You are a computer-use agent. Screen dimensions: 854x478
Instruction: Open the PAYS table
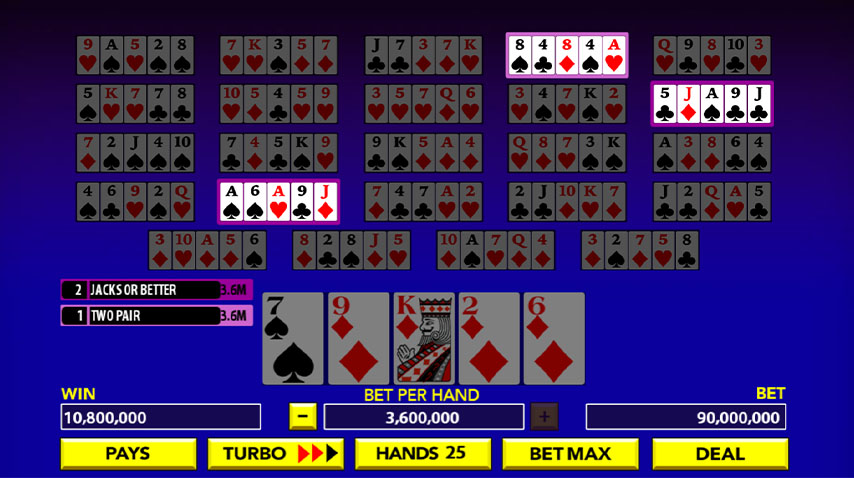point(128,453)
